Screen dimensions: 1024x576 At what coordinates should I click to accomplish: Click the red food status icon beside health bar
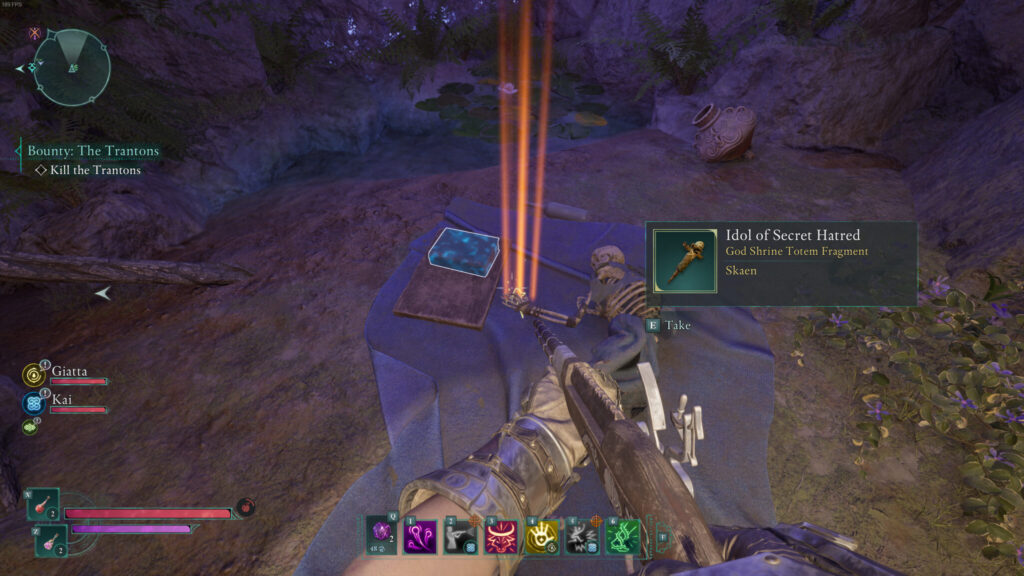click(x=244, y=507)
